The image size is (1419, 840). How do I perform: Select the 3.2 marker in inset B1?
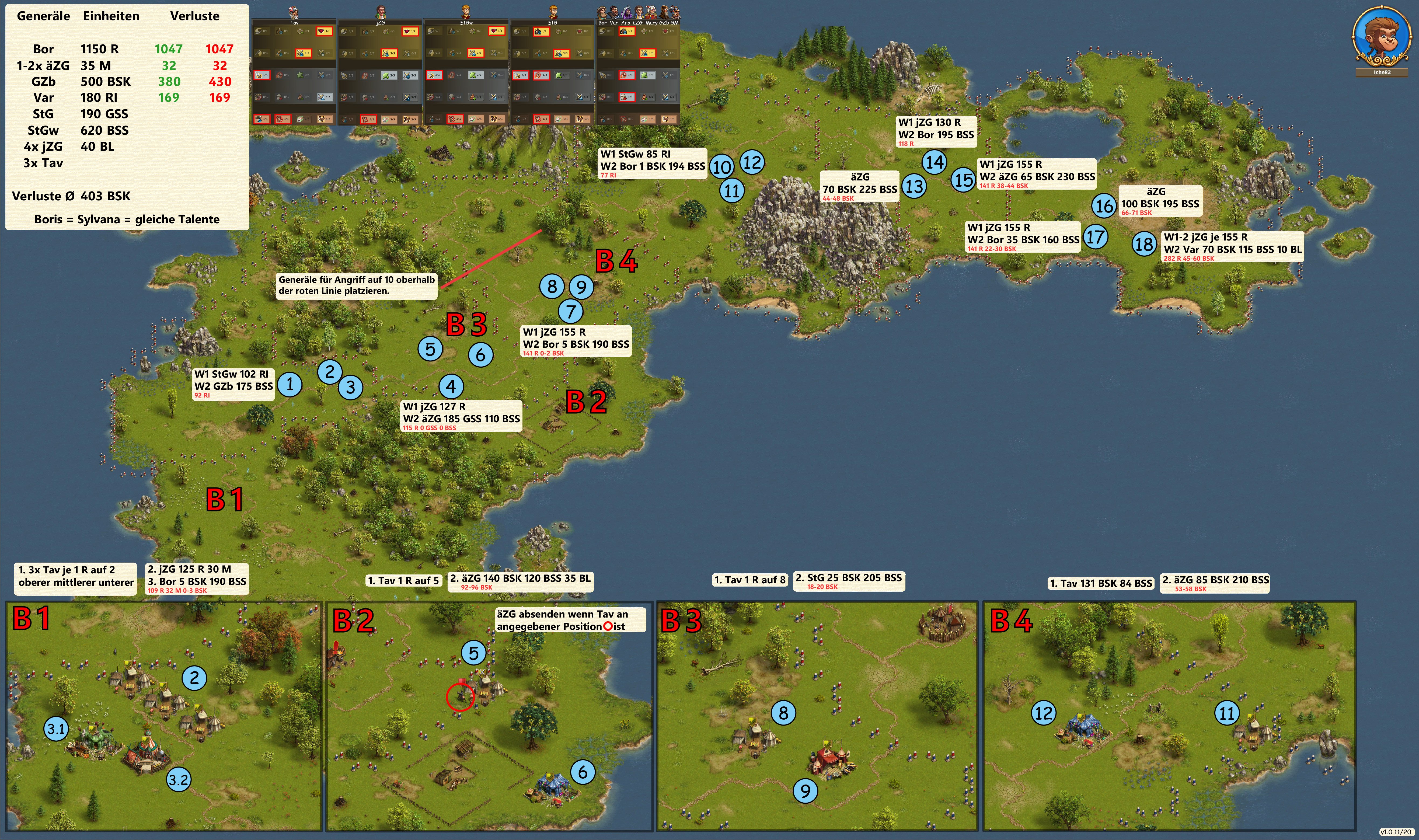pyautogui.click(x=179, y=780)
